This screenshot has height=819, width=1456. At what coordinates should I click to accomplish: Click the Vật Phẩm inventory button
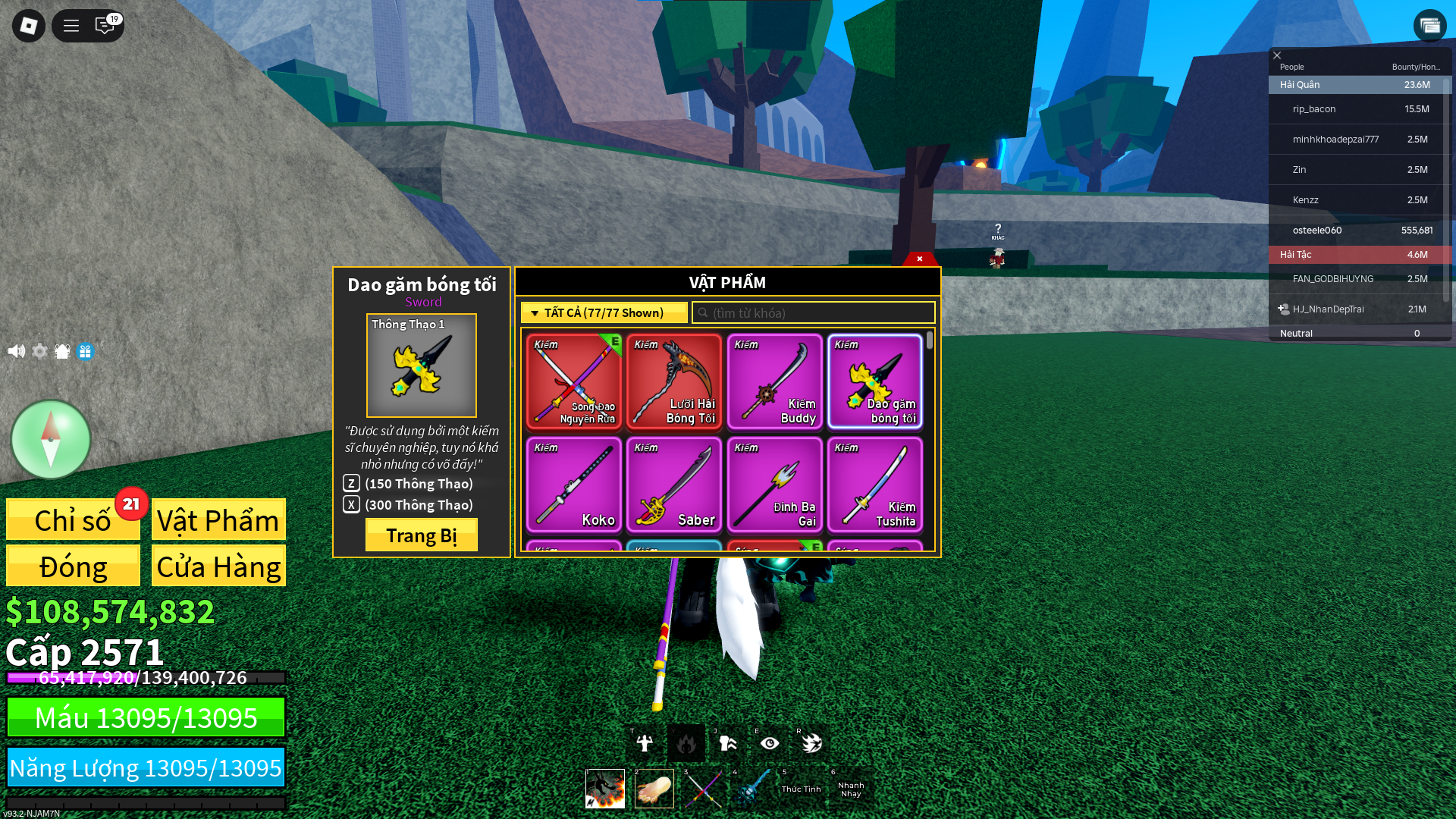pos(218,520)
